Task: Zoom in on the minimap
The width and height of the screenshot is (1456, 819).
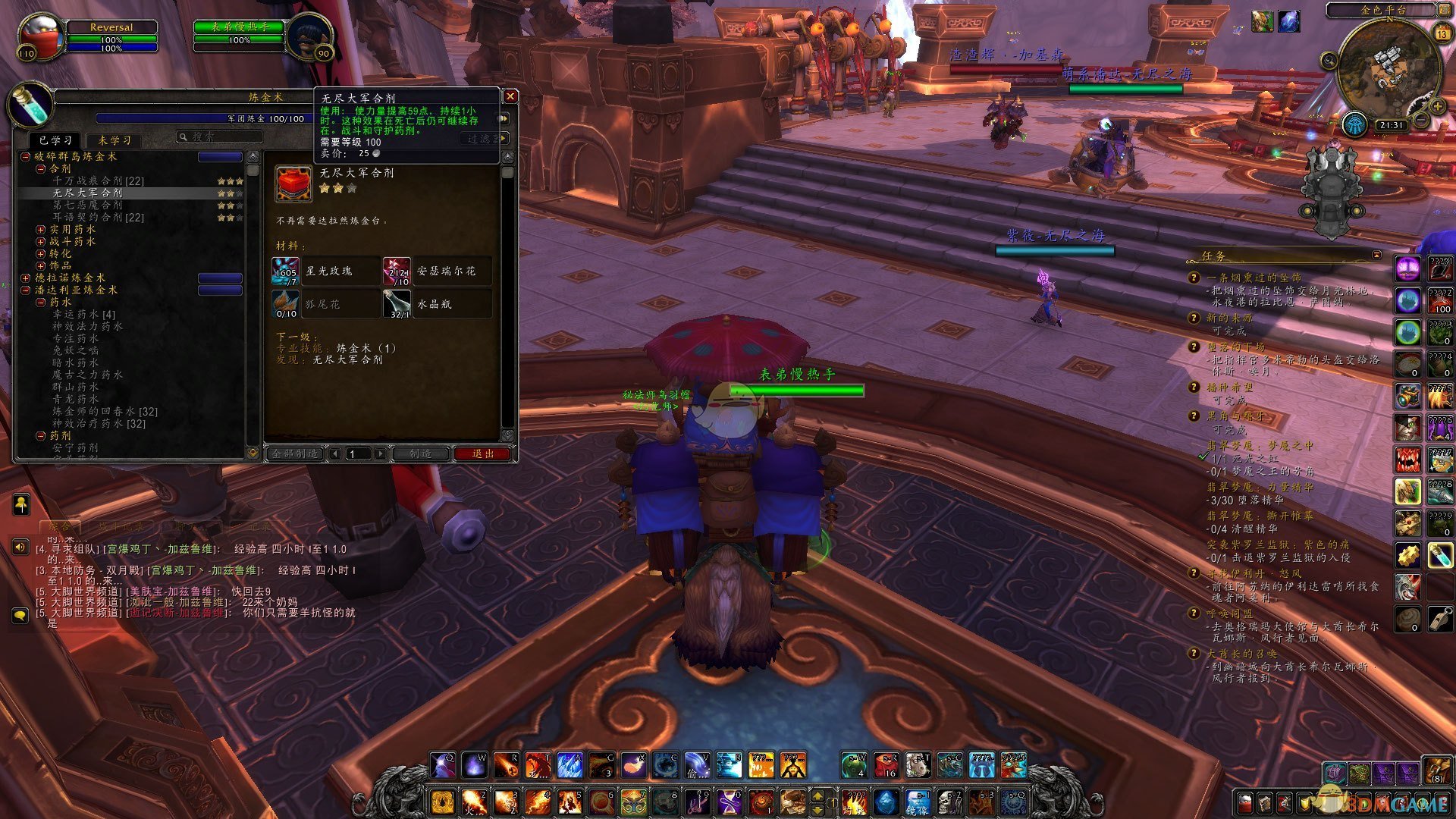Action: click(1436, 107)
